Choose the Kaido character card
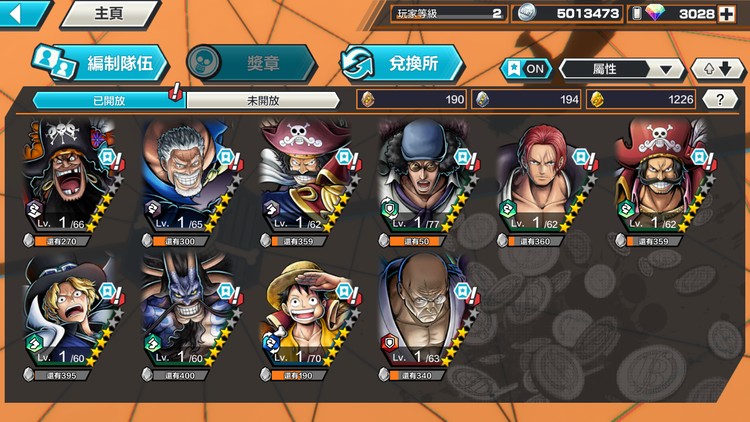This screenshot has width=750, height=422. coord(185,316)
